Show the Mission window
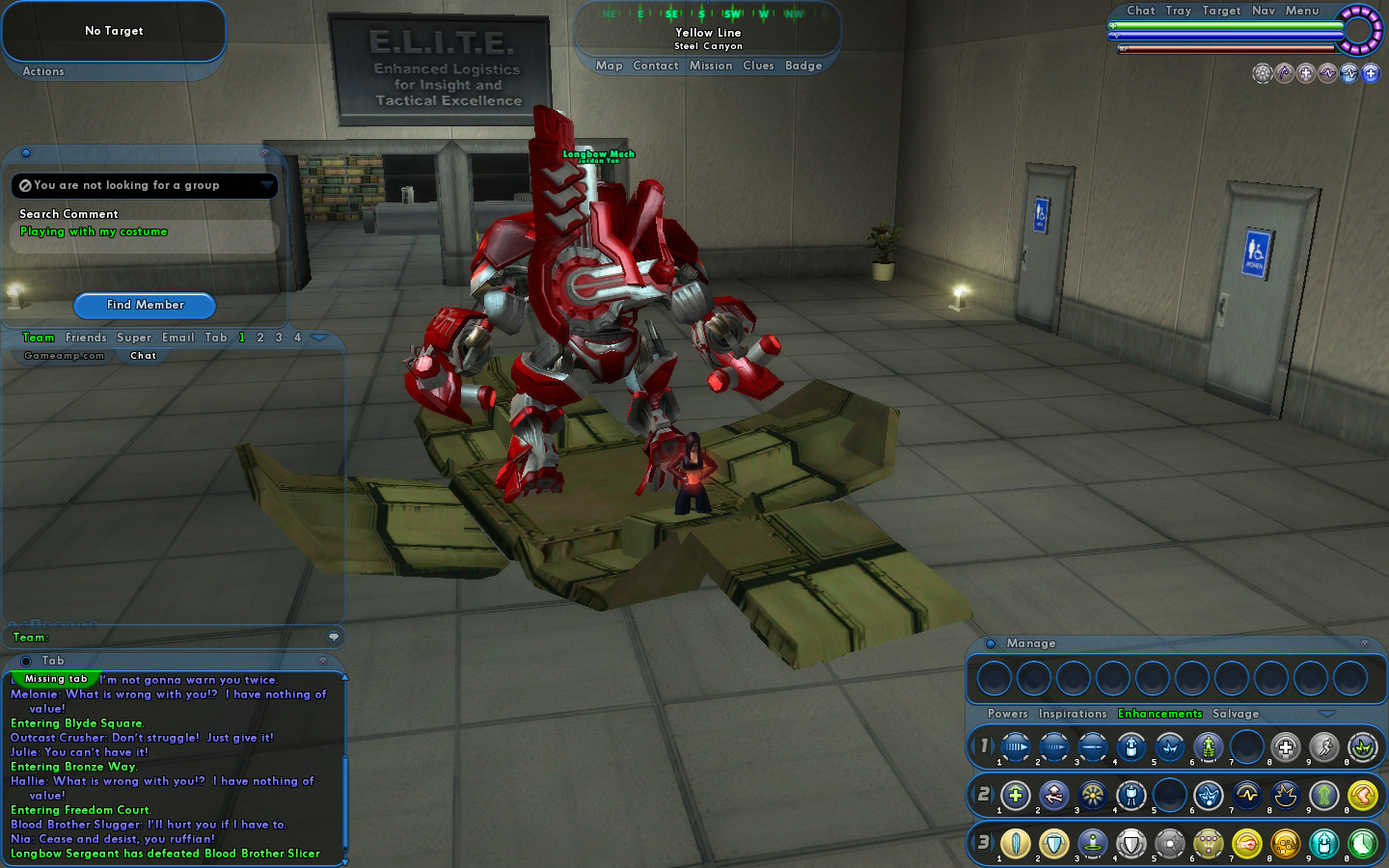 coord(711,66)
